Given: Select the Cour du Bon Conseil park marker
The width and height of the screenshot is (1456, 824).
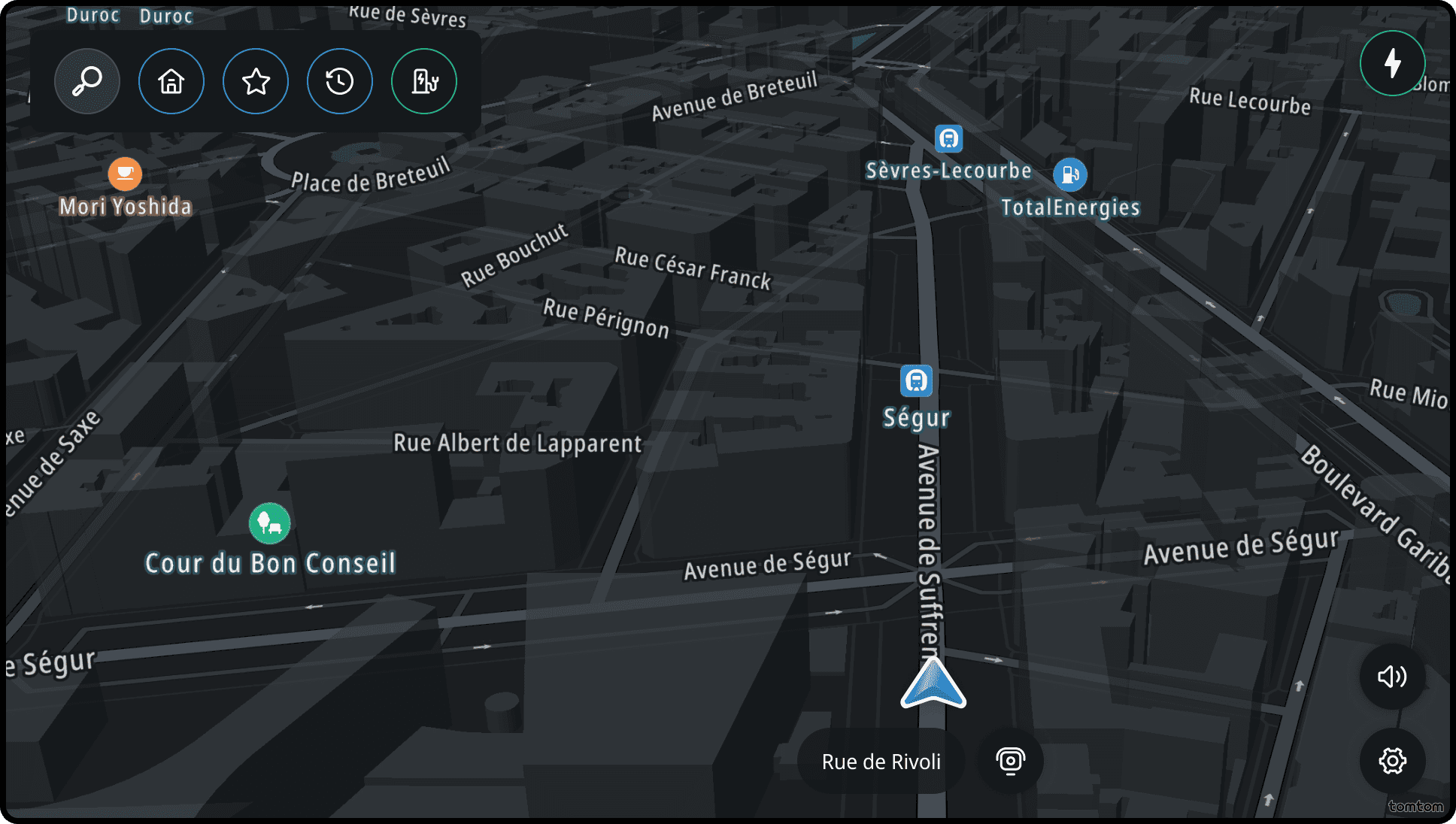Looking at the screenshot, I should (x=269, y=523).
